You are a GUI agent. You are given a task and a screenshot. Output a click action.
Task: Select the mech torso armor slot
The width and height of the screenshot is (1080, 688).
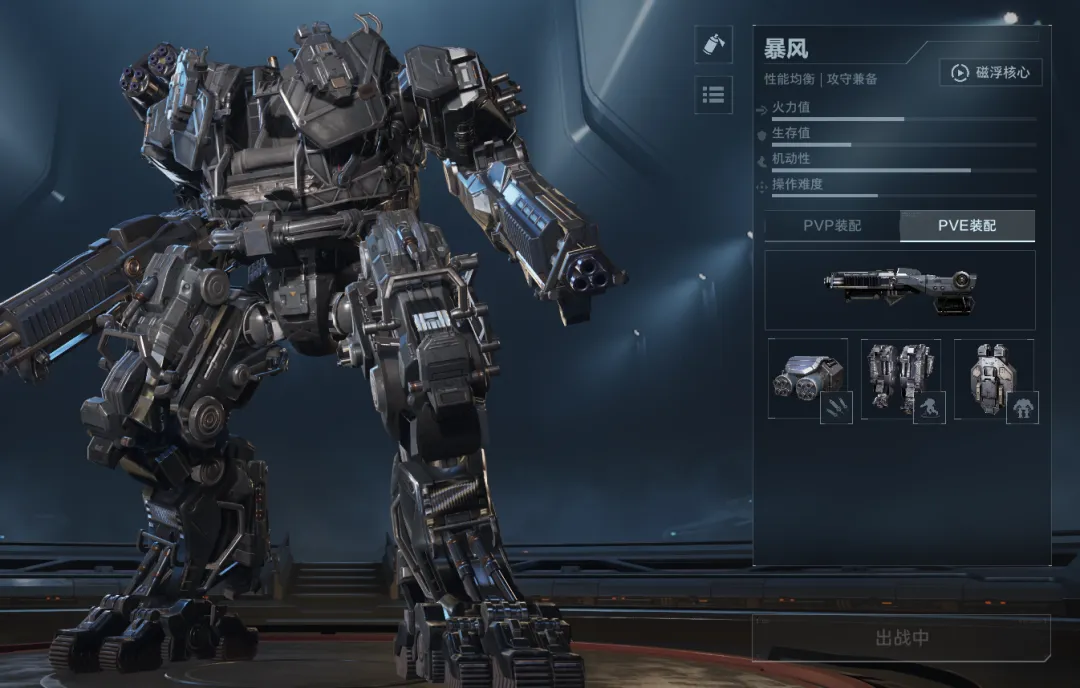point(995,379)
